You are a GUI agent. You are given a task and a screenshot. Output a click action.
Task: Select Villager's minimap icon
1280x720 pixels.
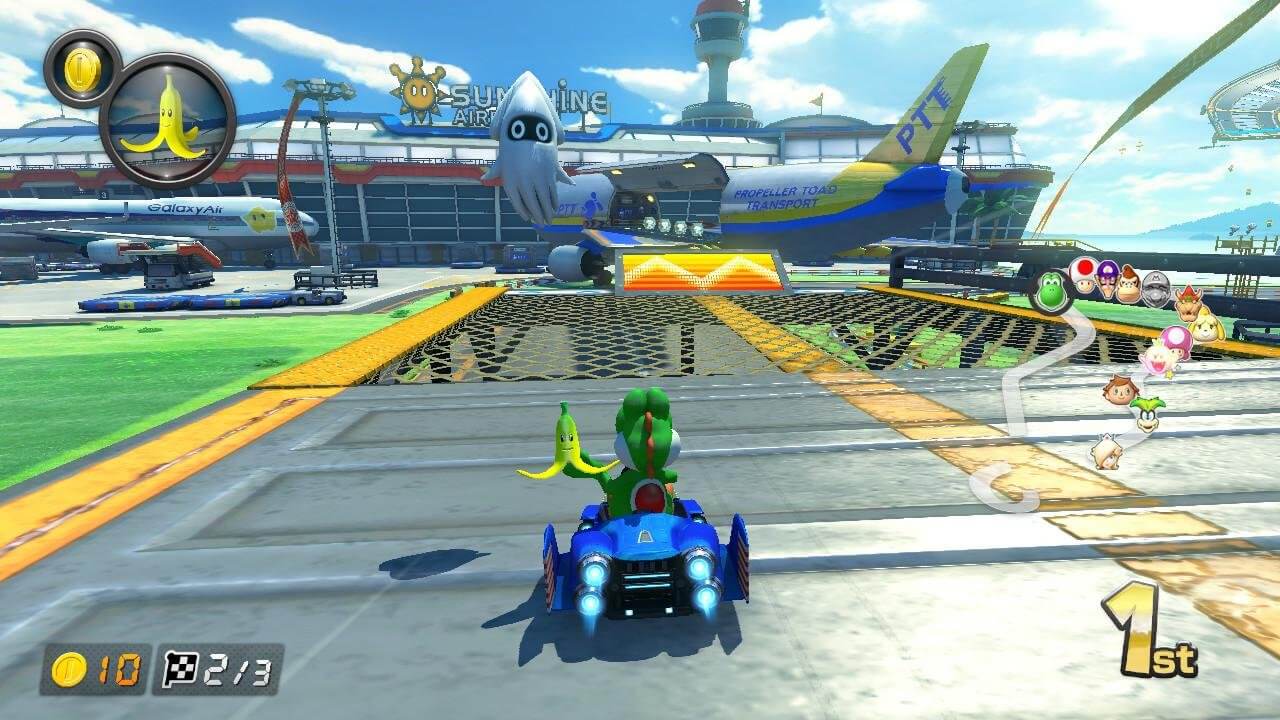click(1118, 391)
